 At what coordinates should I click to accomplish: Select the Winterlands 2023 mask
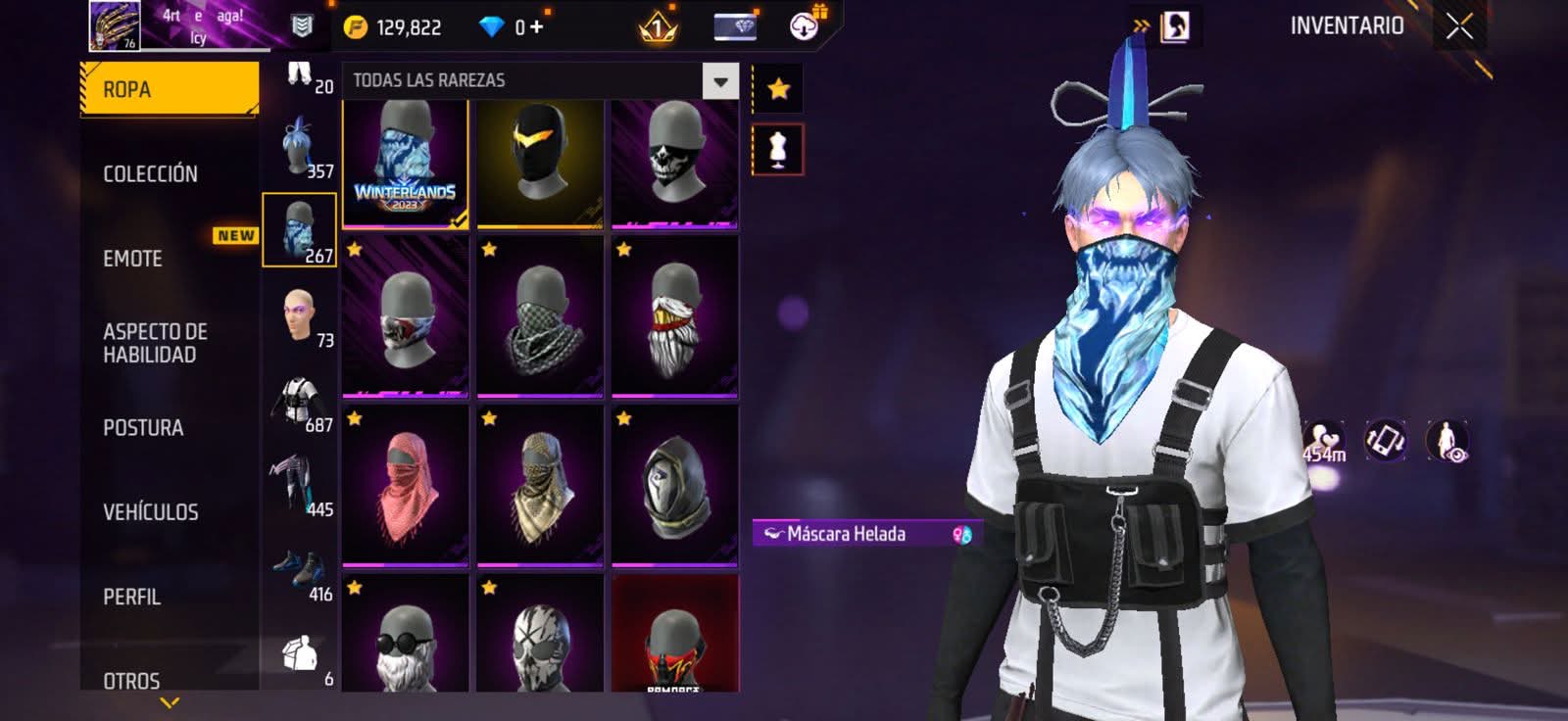coord(406,164)
